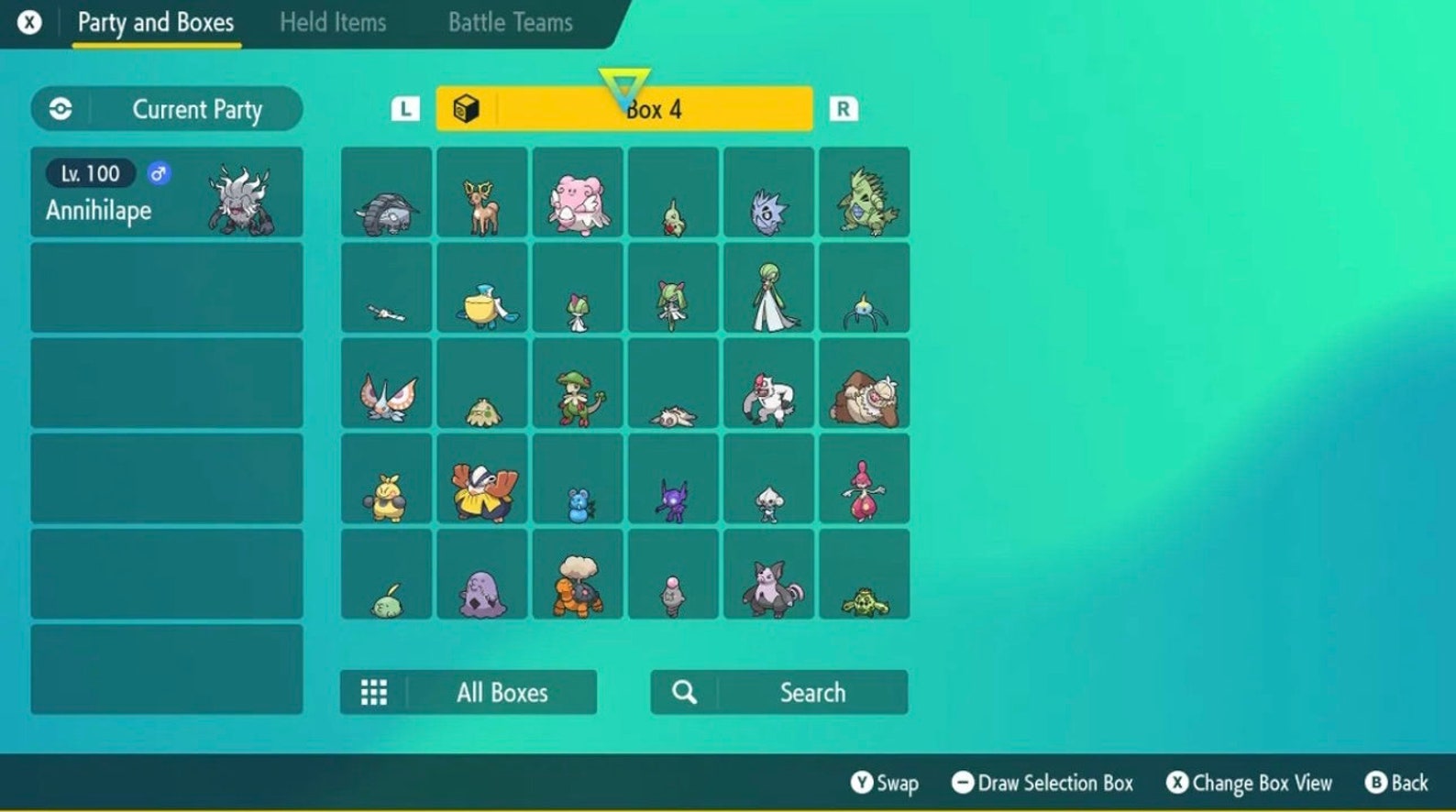The image size is (1456, 812).
Task: Click the rotate icon next to Current Party
Action: tap(60, 108)
